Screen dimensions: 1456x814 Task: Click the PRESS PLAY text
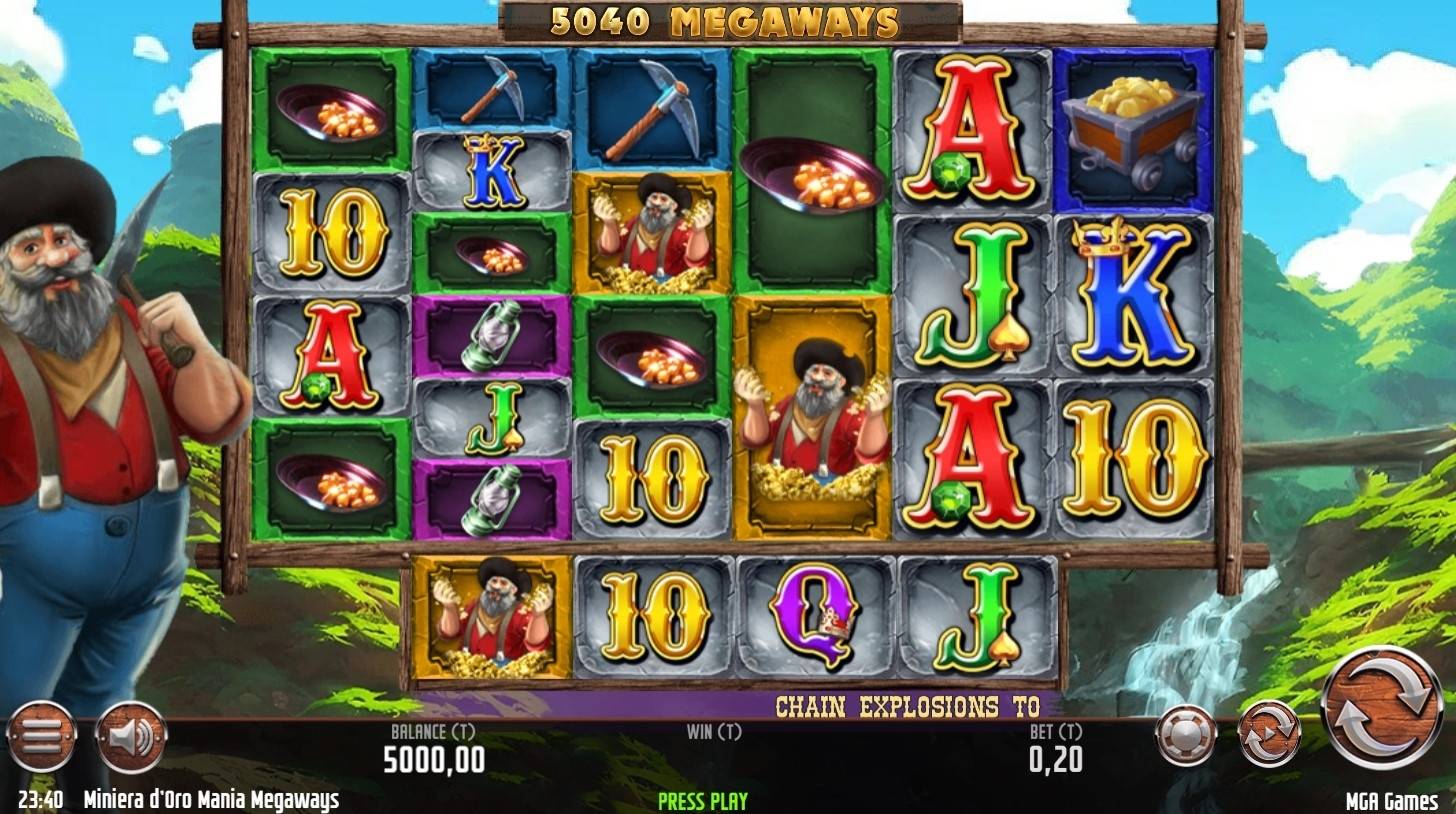pos(700,800)
